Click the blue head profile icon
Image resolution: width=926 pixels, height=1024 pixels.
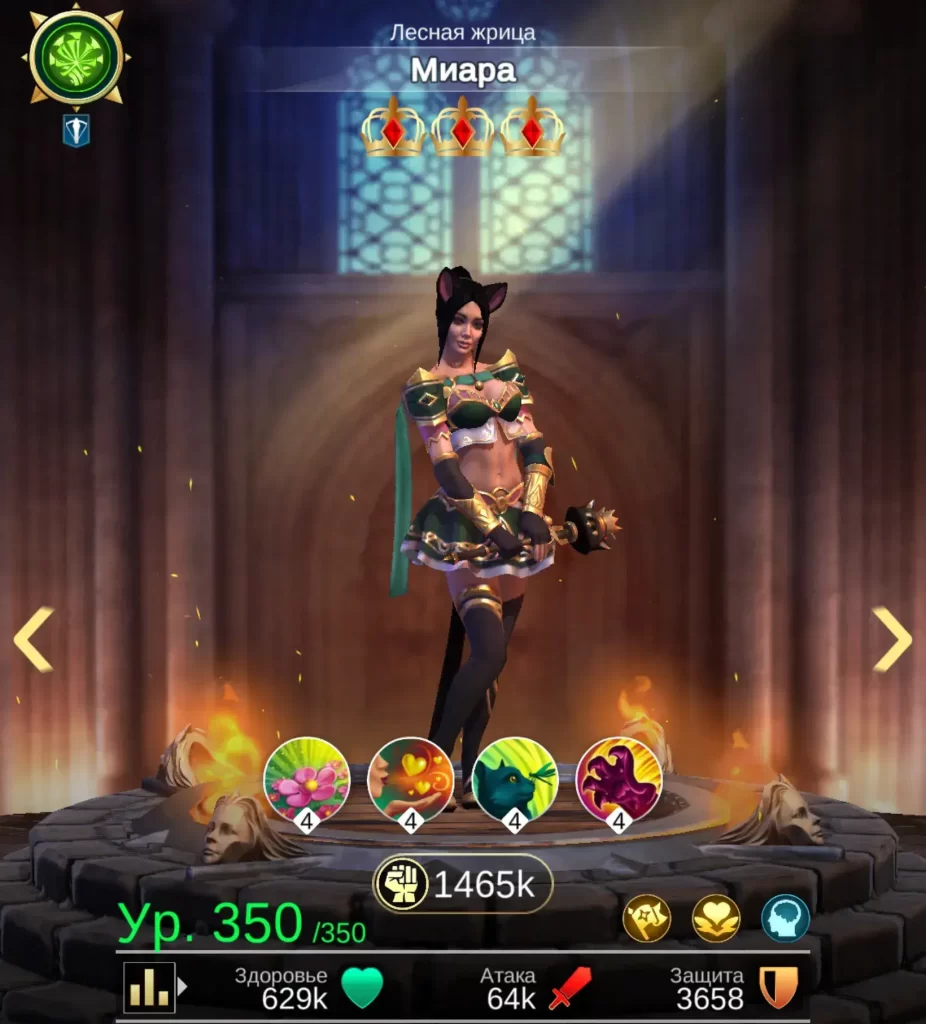pos(785,918)
